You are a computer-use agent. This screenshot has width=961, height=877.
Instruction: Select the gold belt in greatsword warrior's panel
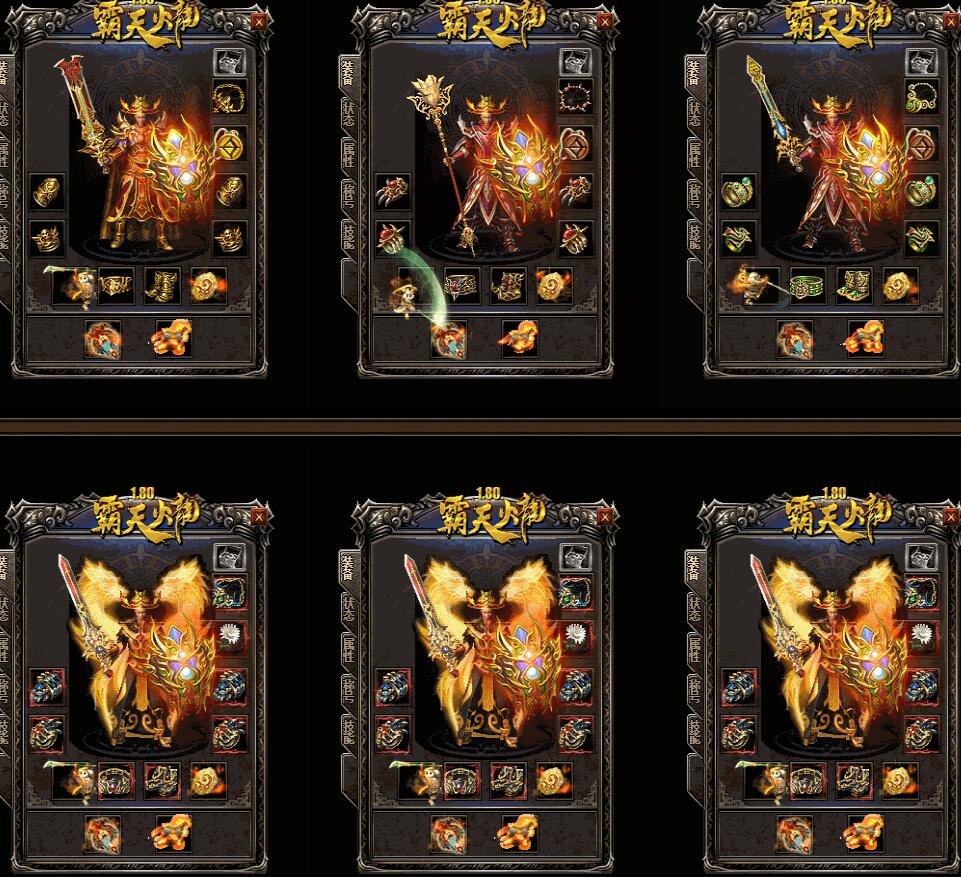tap(117, 286)
